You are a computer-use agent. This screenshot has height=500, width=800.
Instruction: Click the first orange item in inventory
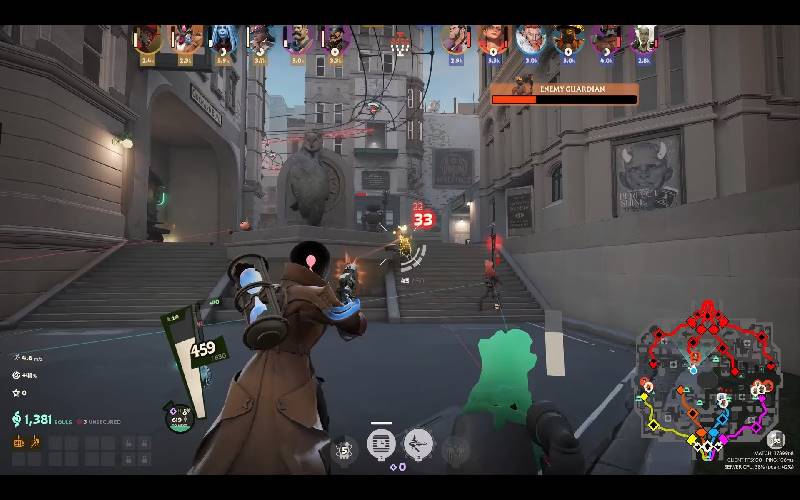click(x=19, y=441)
